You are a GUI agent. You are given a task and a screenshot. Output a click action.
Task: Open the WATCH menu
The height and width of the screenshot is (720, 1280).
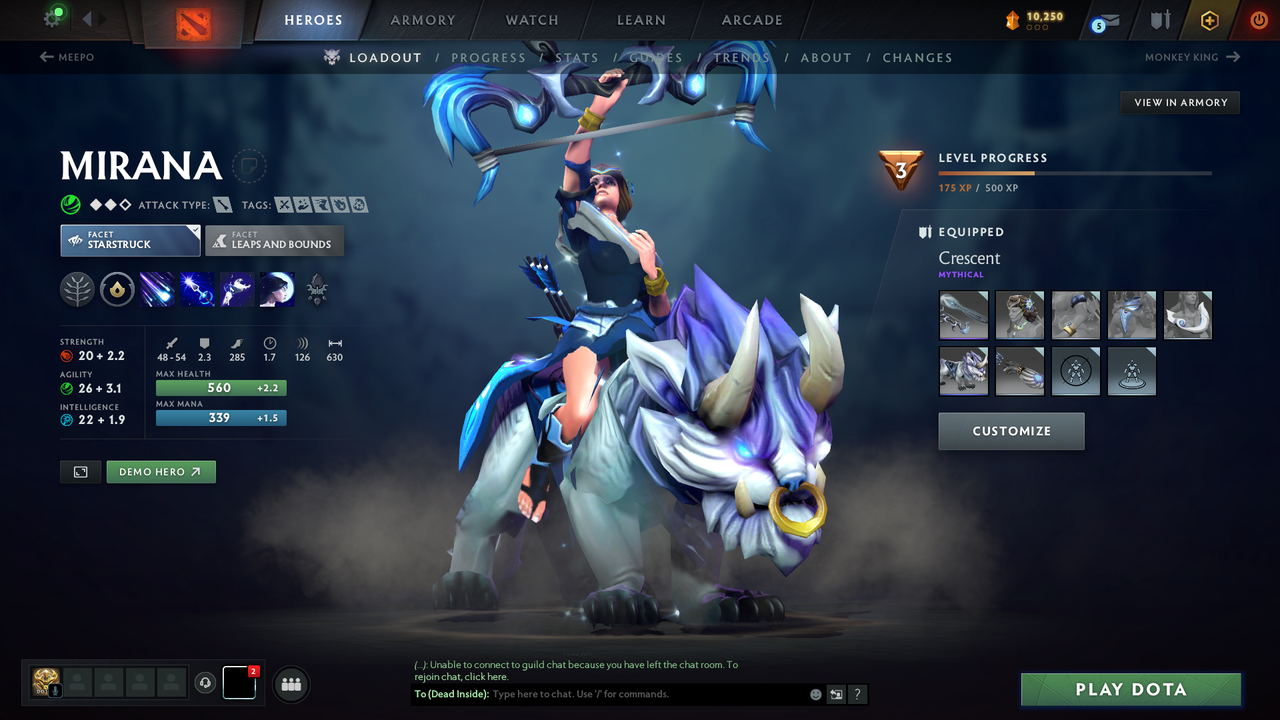(531, 19)
